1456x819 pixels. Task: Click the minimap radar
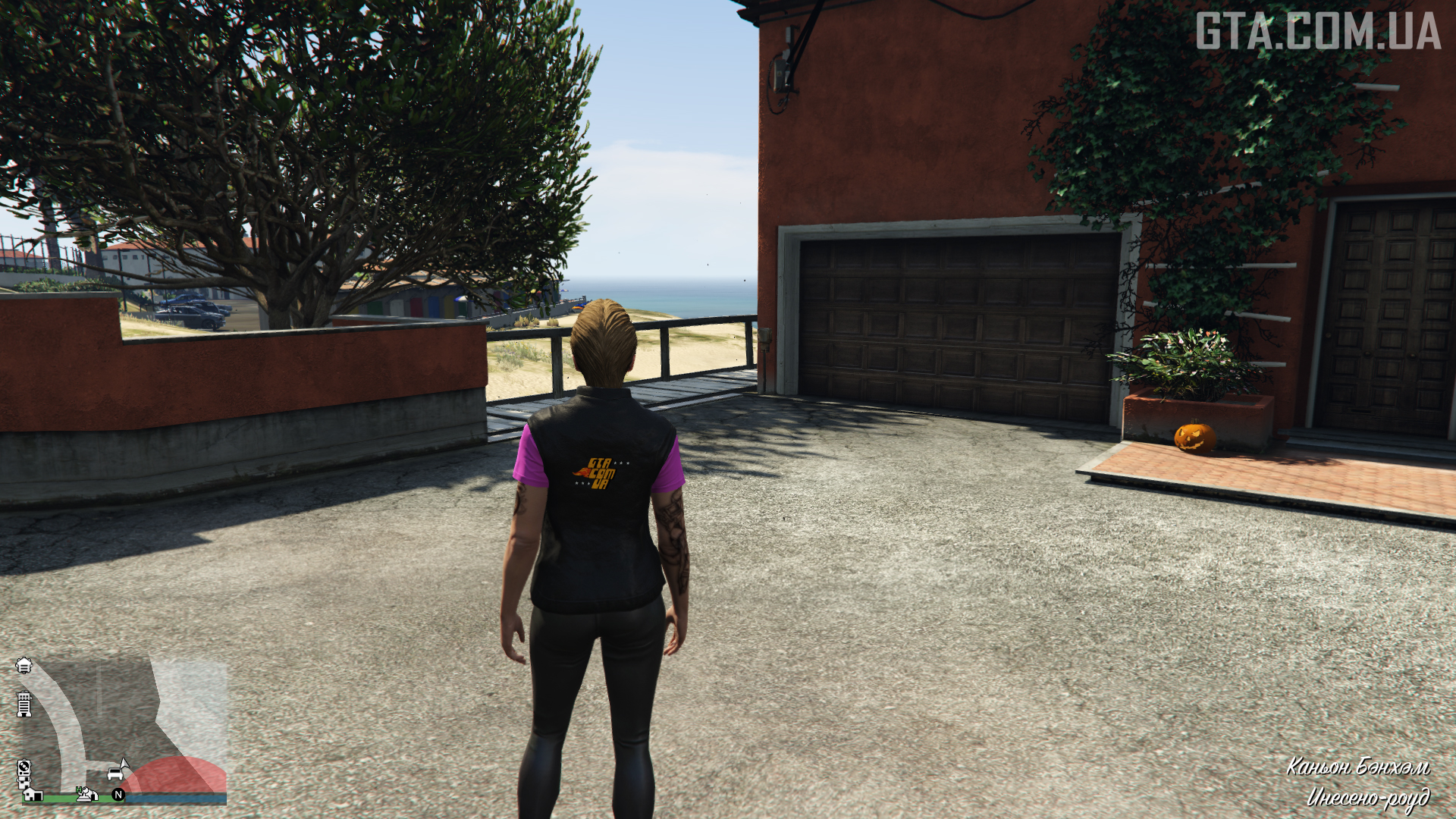point(121,730)
